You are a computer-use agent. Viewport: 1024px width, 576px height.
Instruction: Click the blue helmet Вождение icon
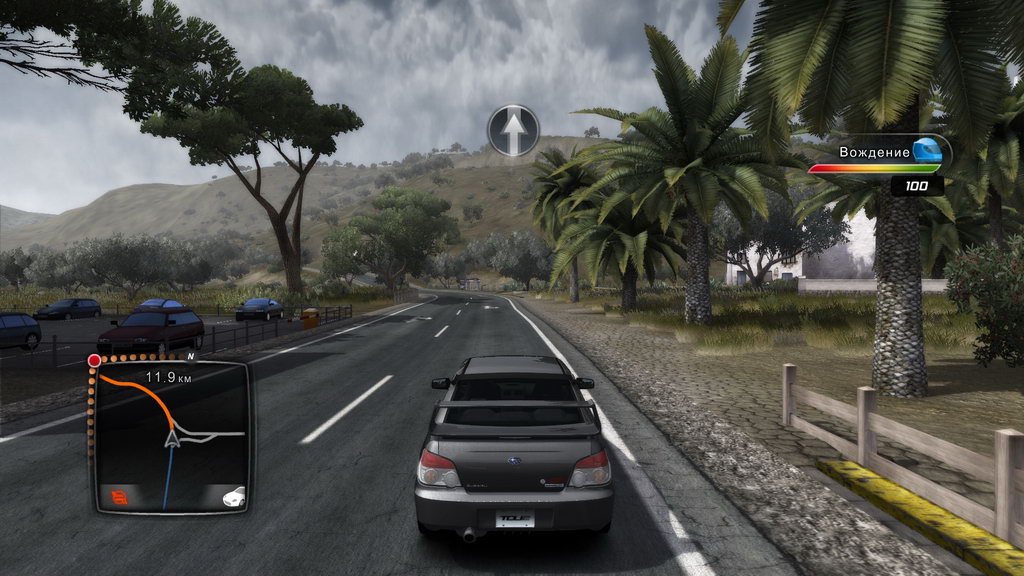(x=926, y=151)
